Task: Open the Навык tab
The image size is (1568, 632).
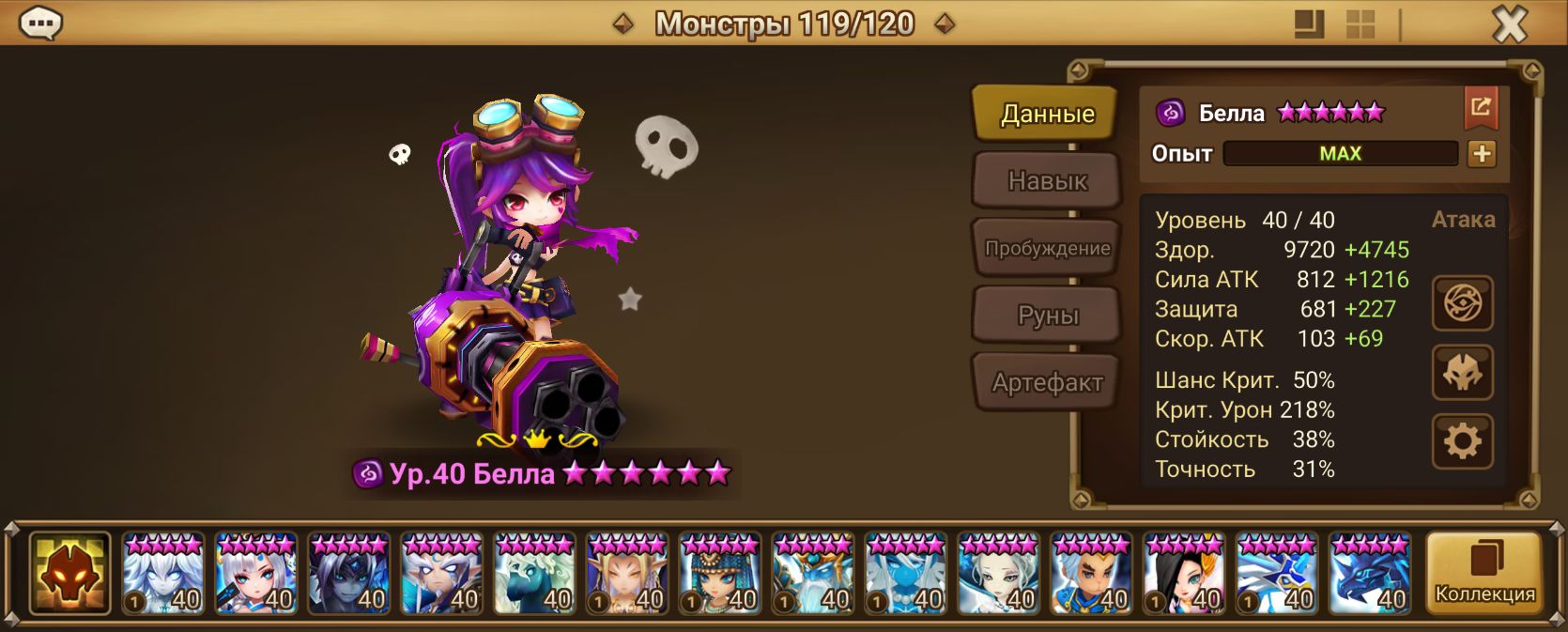Action: (1046, 180)
